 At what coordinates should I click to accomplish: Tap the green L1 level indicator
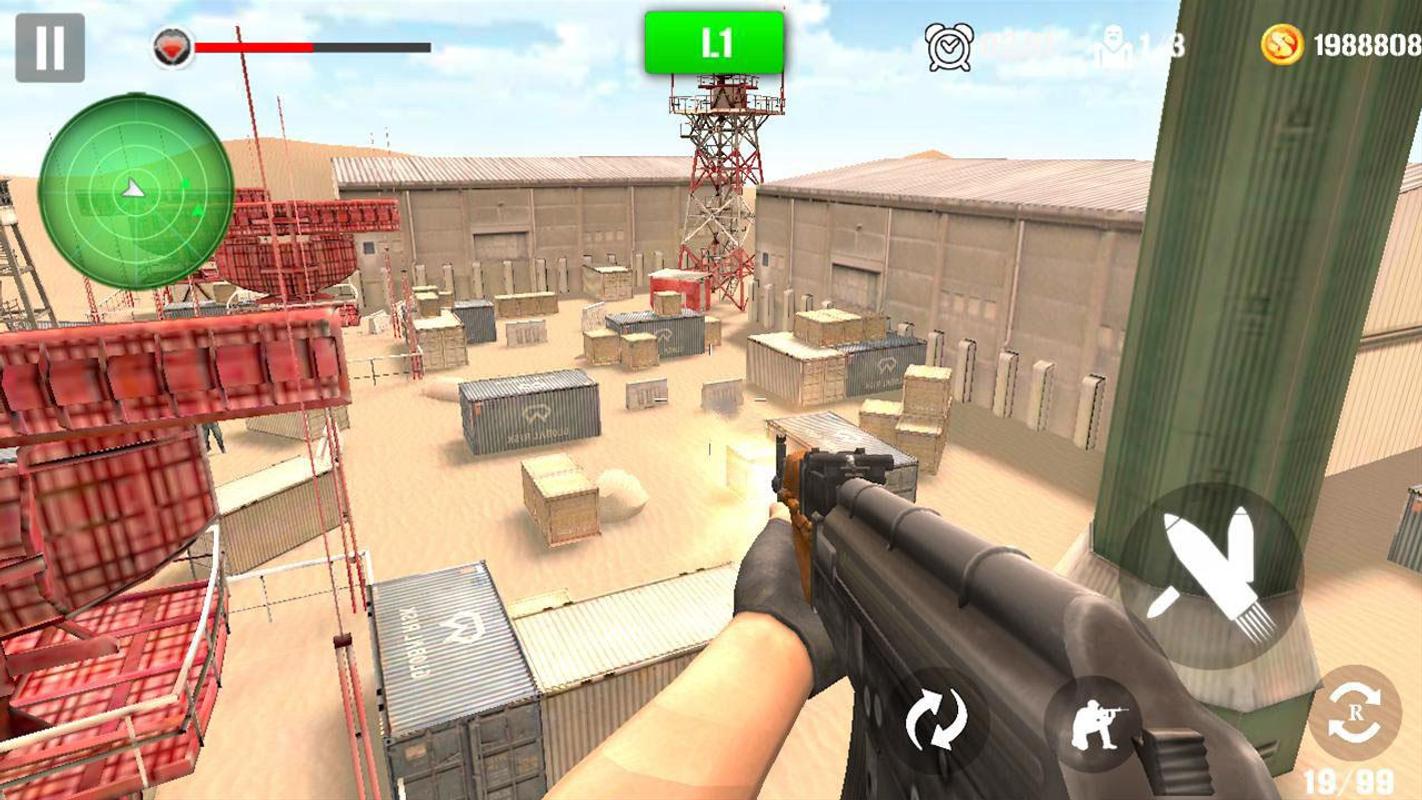714,44
